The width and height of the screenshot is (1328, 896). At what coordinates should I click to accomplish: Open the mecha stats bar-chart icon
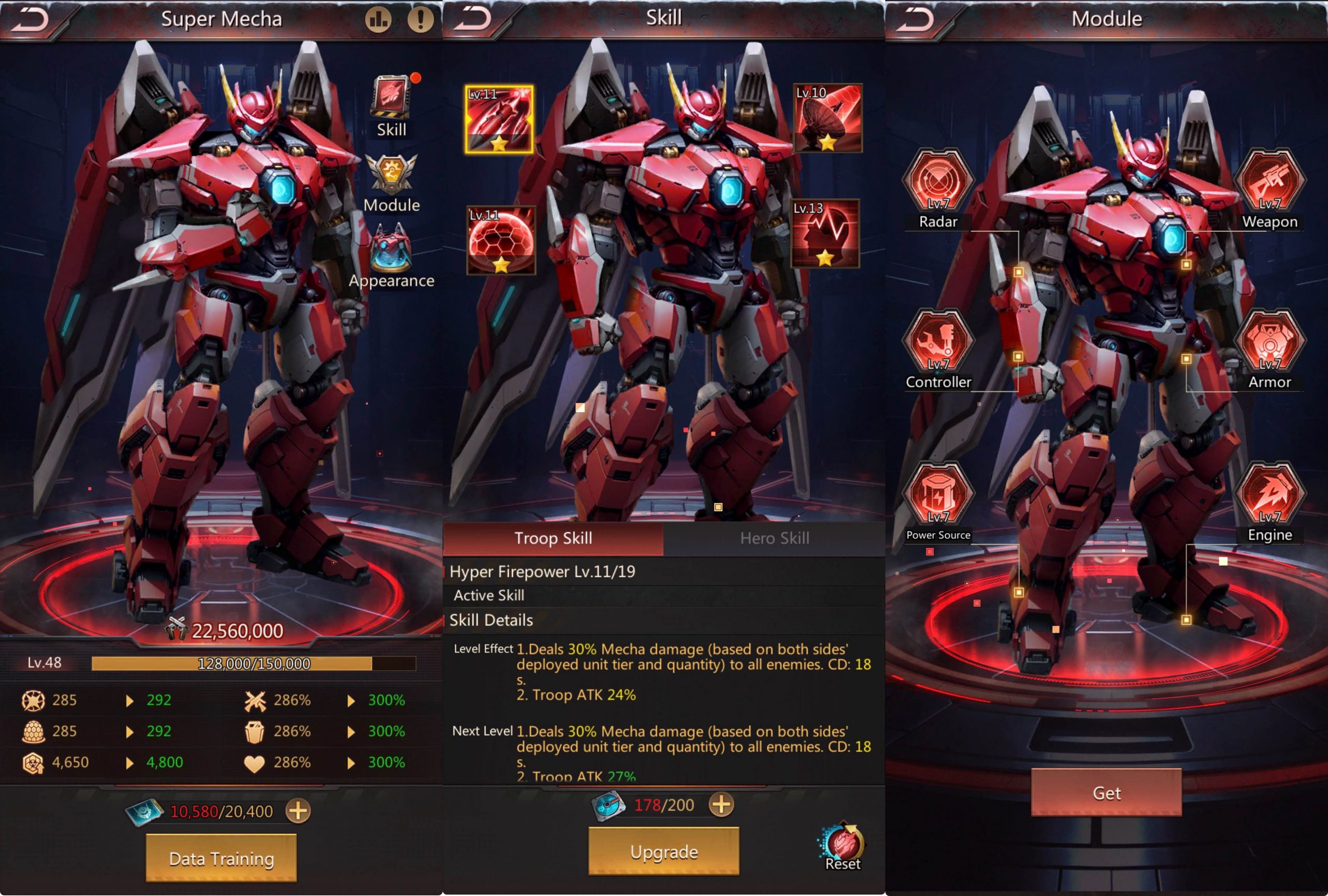point(378,18)
